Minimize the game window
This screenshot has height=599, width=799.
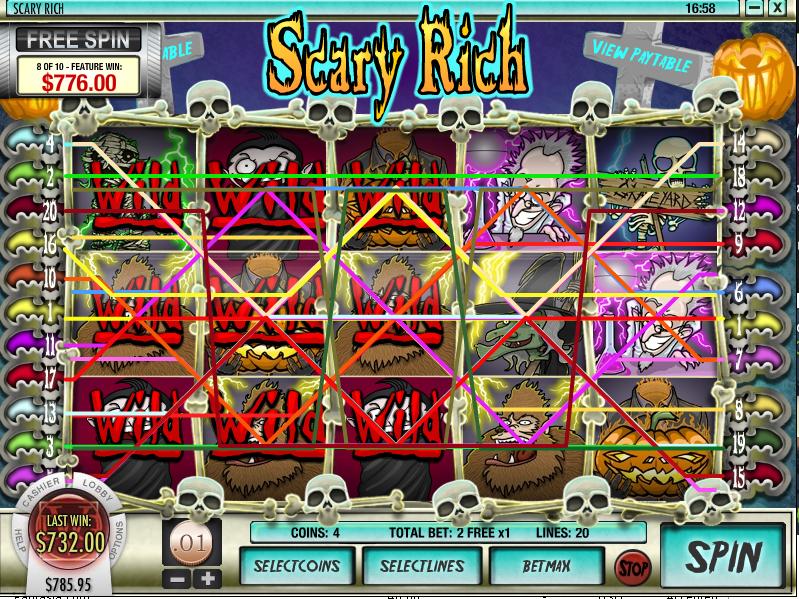755,8
